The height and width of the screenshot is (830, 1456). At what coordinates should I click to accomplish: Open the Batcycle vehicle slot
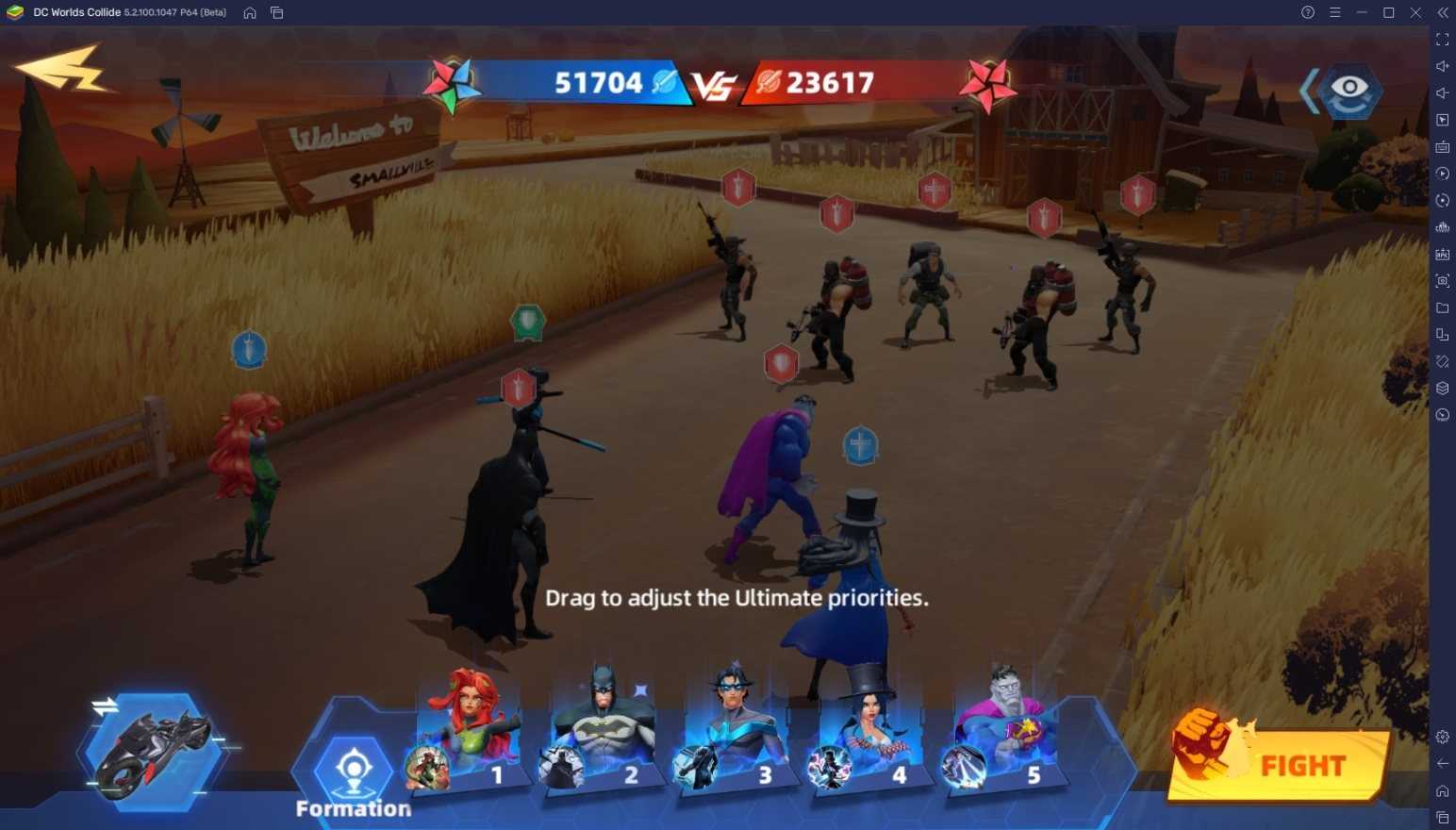153,752
